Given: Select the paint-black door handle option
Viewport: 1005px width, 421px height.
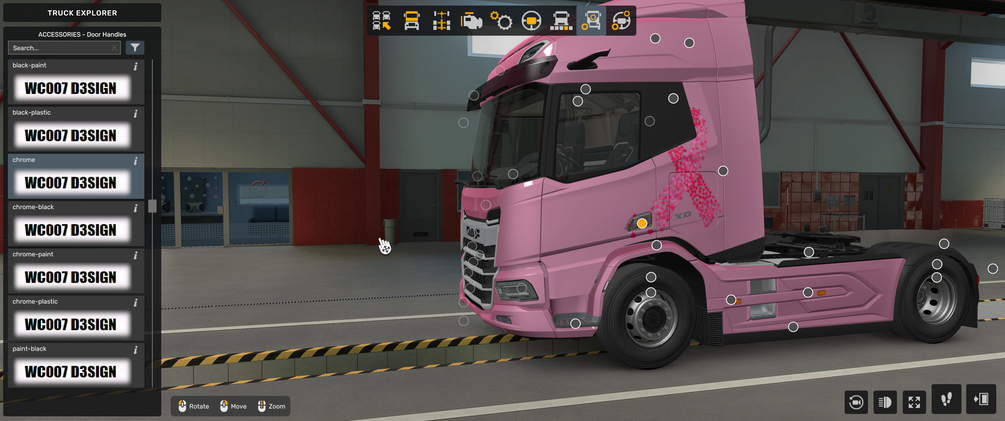Looking at the screenshot, I should point(70,372).
